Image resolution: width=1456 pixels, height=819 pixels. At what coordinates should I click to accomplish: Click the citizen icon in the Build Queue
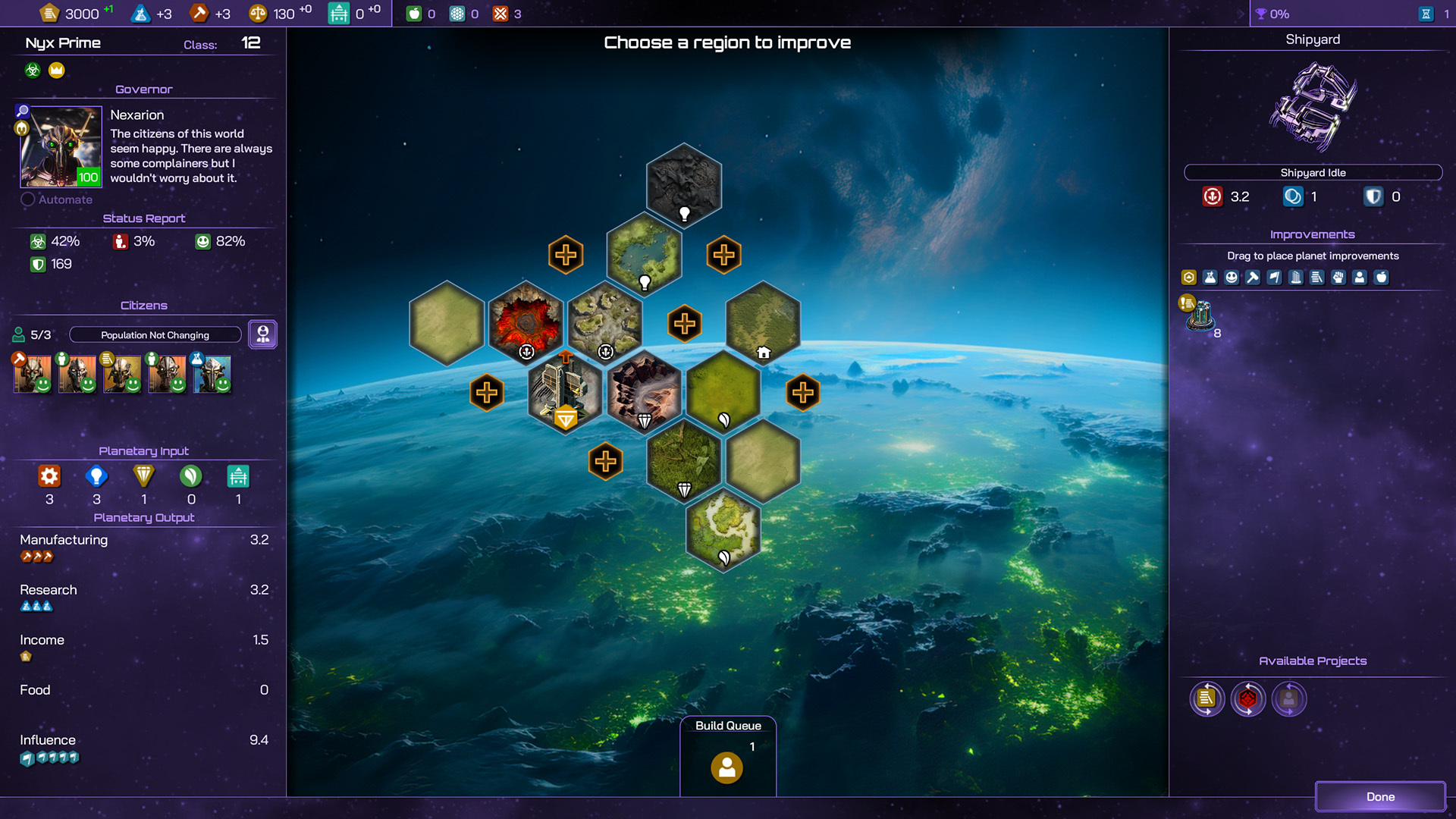727,767
